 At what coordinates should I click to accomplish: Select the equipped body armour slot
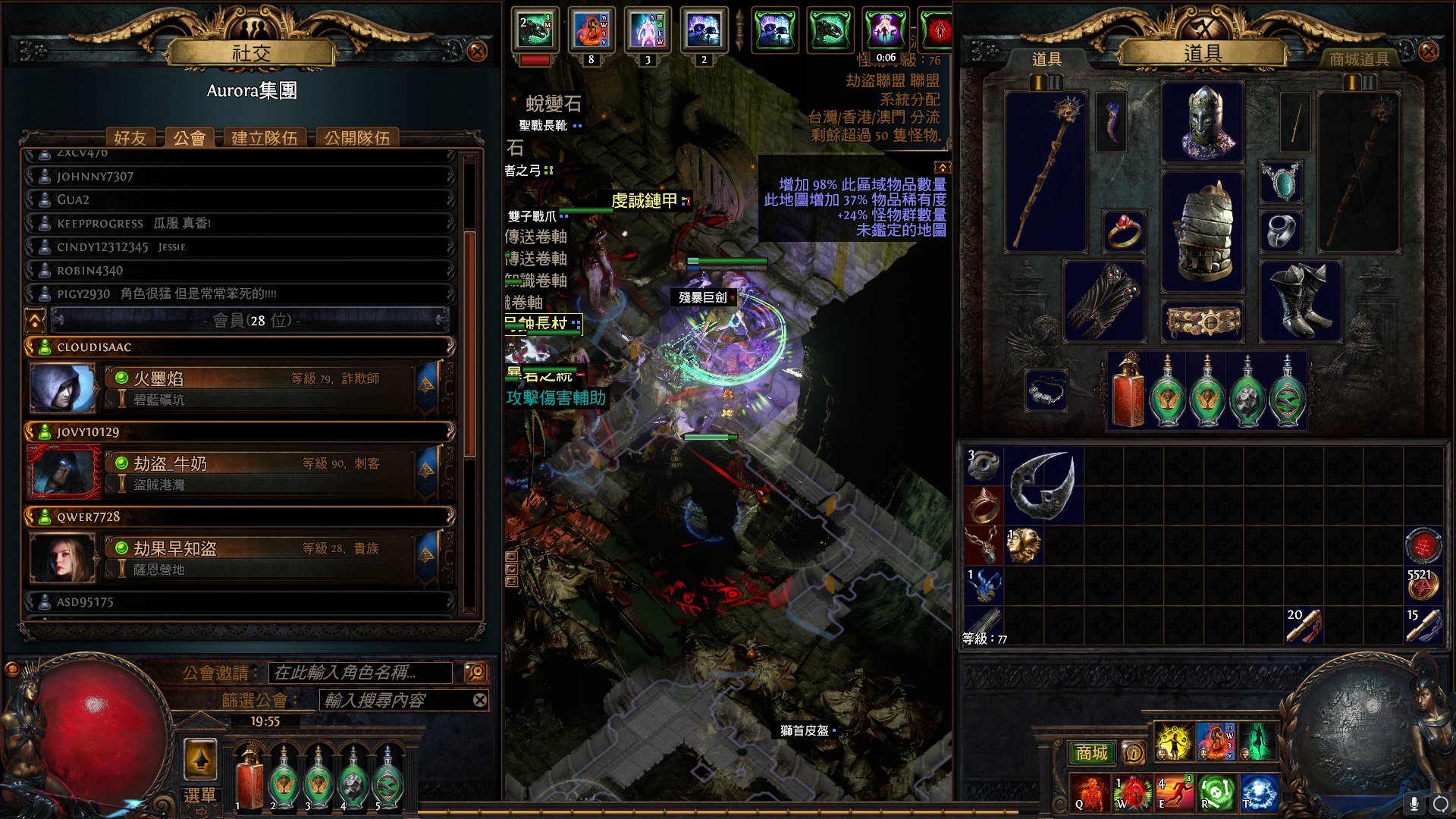click(x=1203, y=232)
